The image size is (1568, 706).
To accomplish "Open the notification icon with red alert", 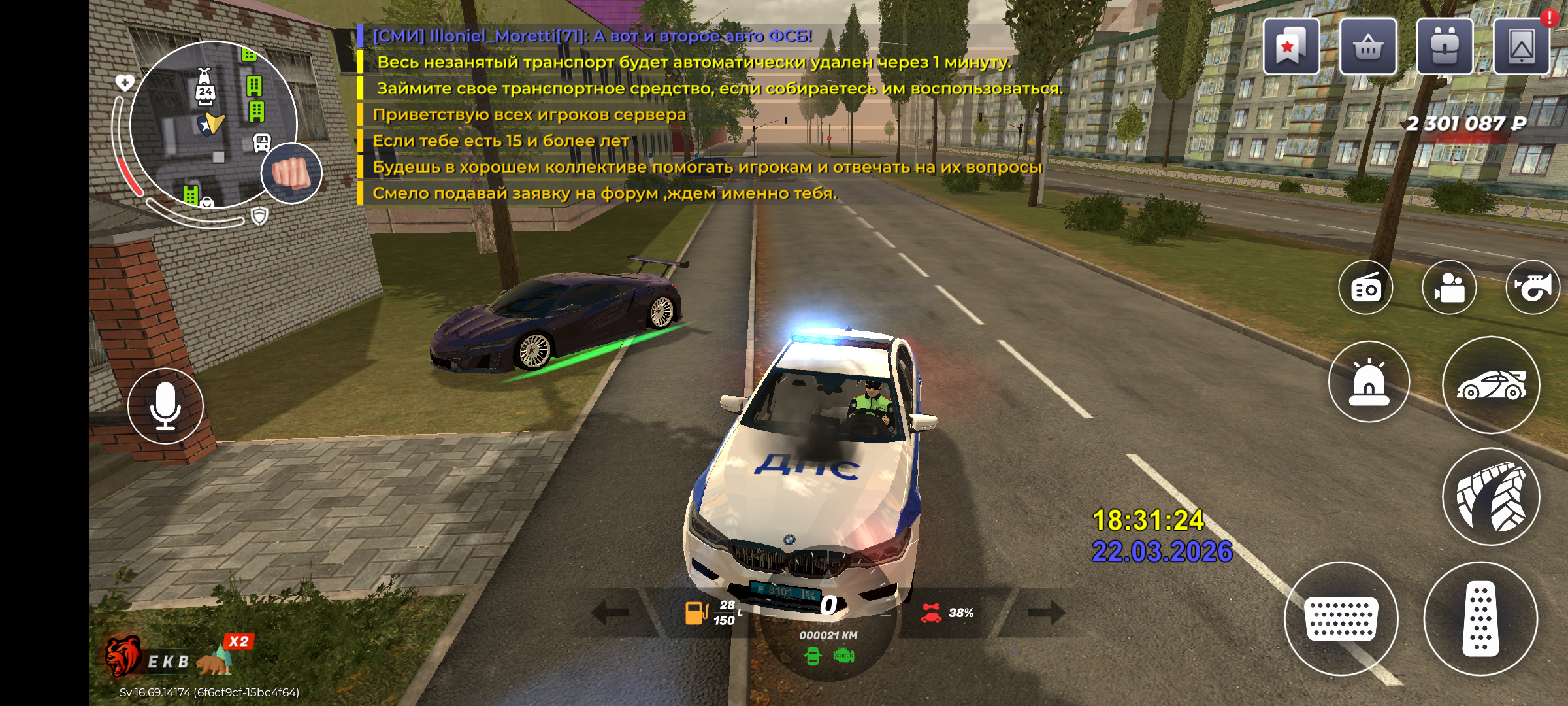I will coord(1522,47).
